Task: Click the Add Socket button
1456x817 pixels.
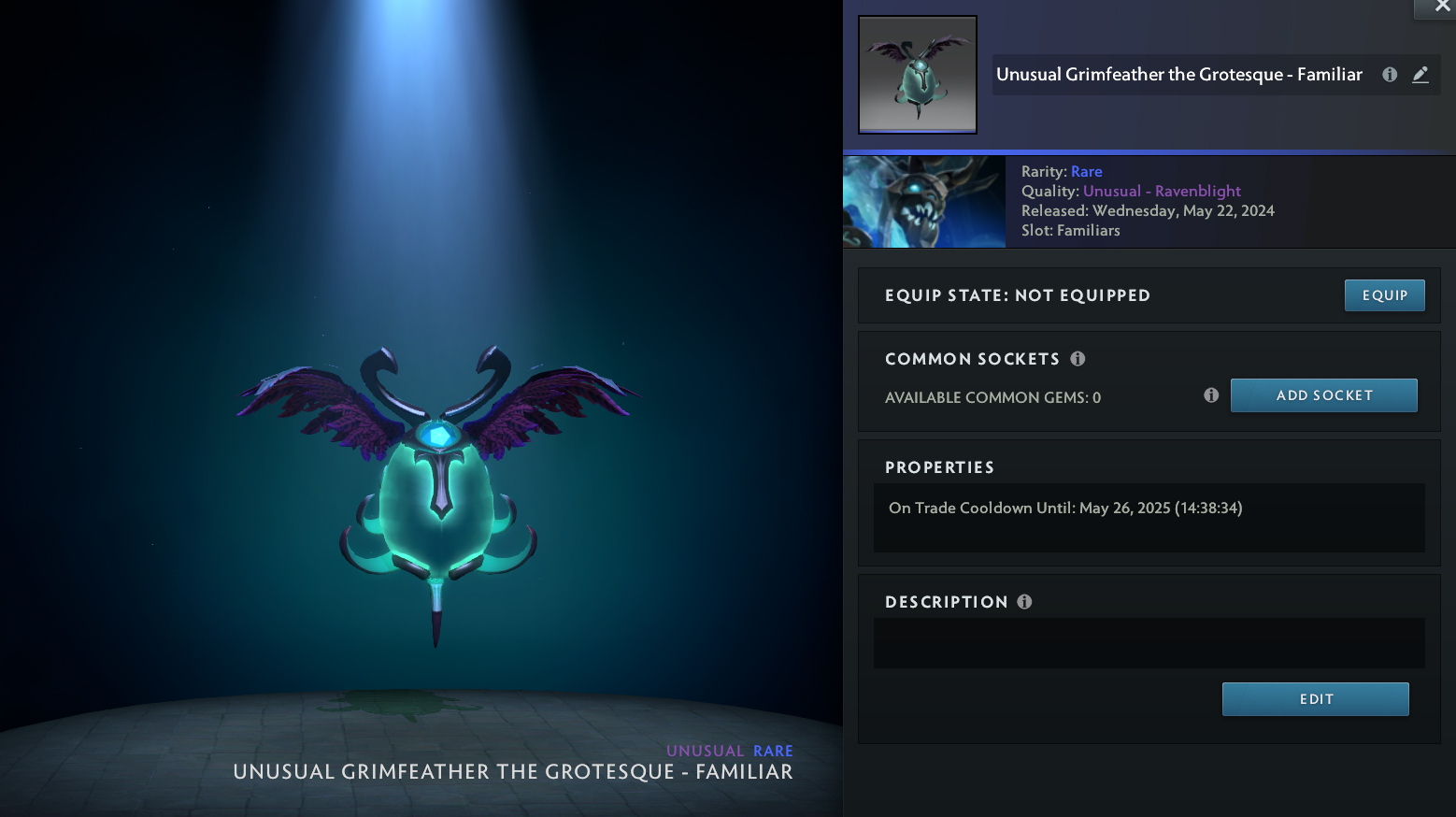Action: point(1323,395)
